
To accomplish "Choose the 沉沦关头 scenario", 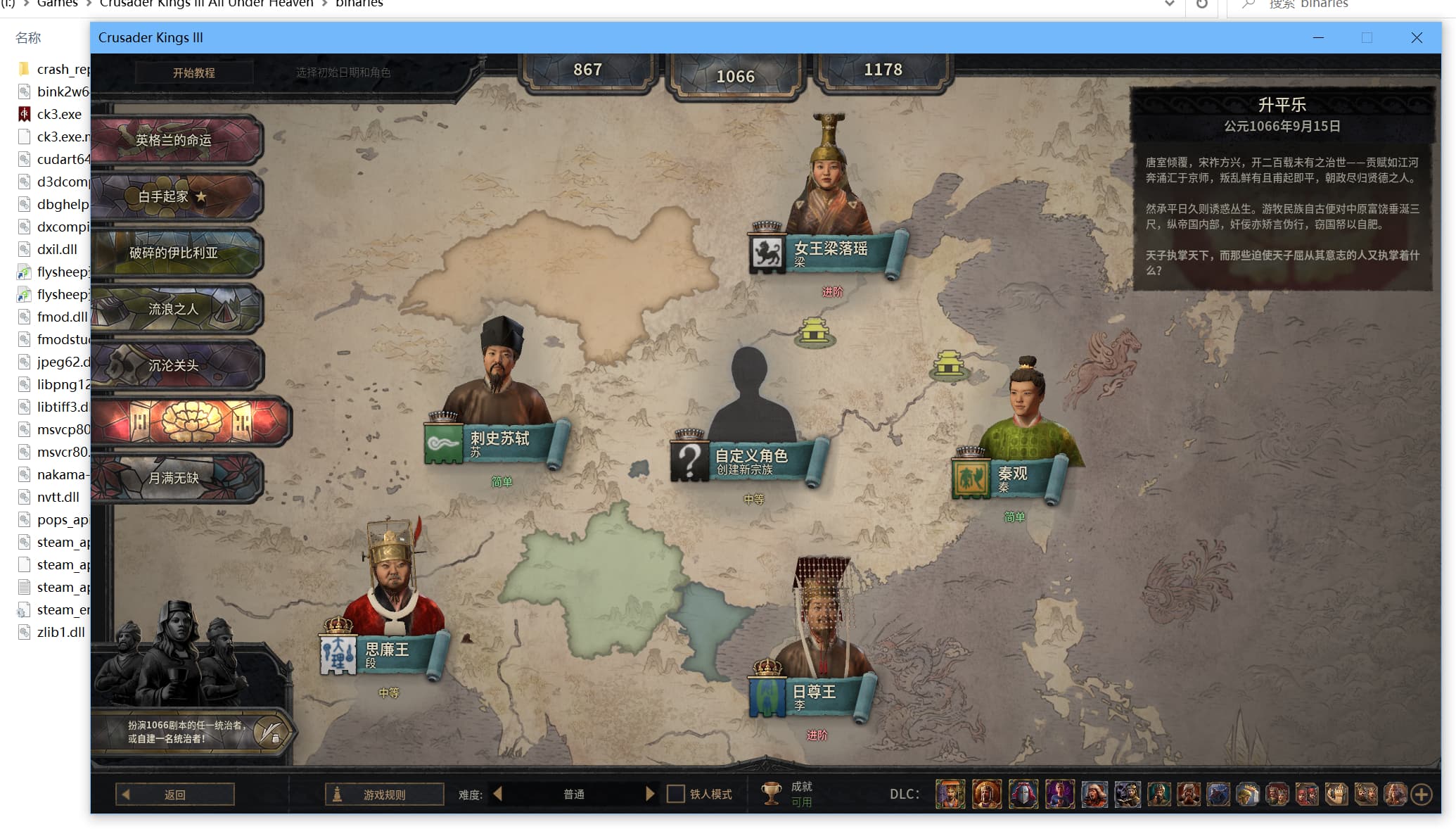I will tap(174, 365).
